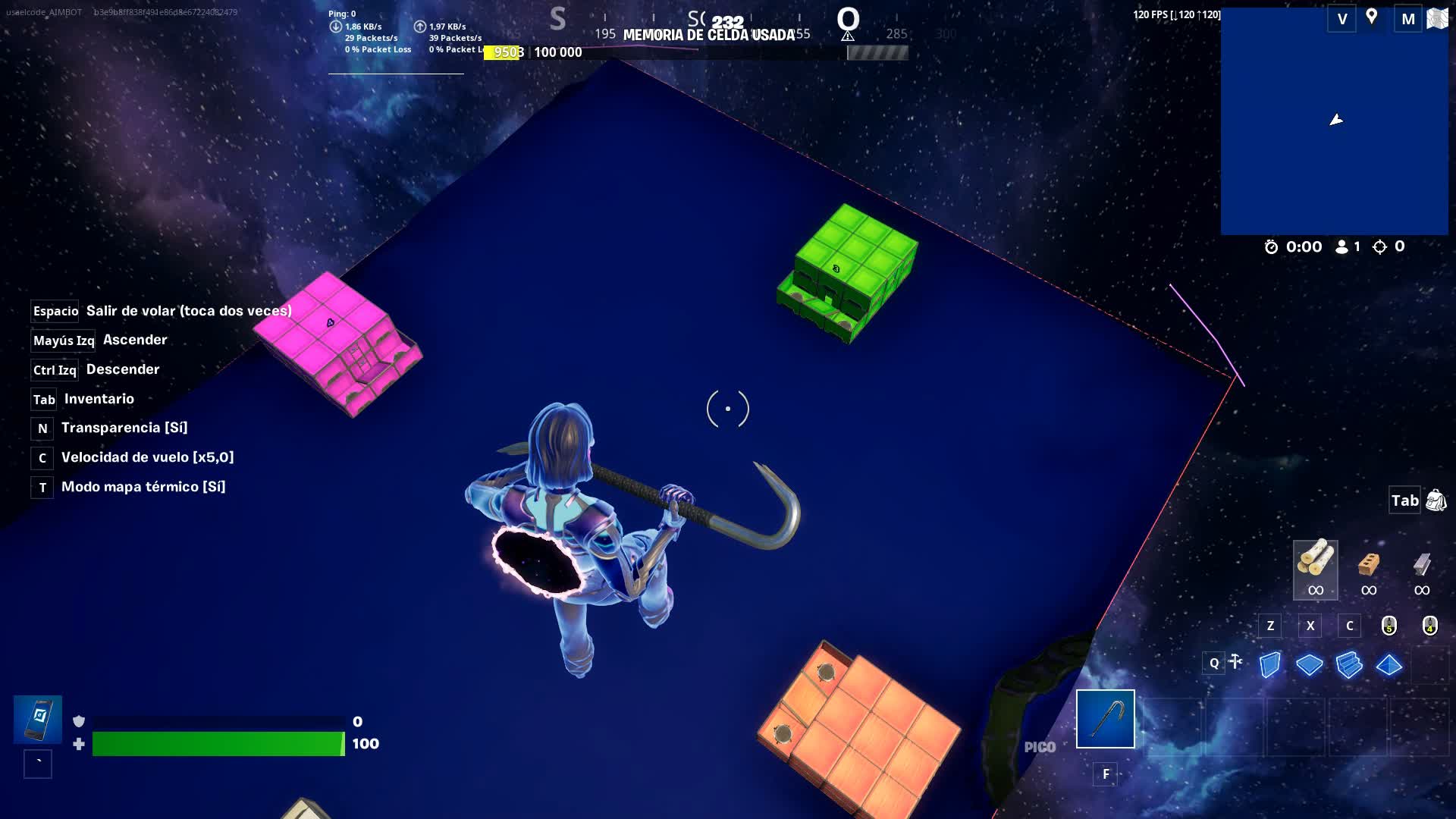This screenshot has height=819, width=1456.
Task: Pick the pyramid roof building piece
Action: (1389, 665)
